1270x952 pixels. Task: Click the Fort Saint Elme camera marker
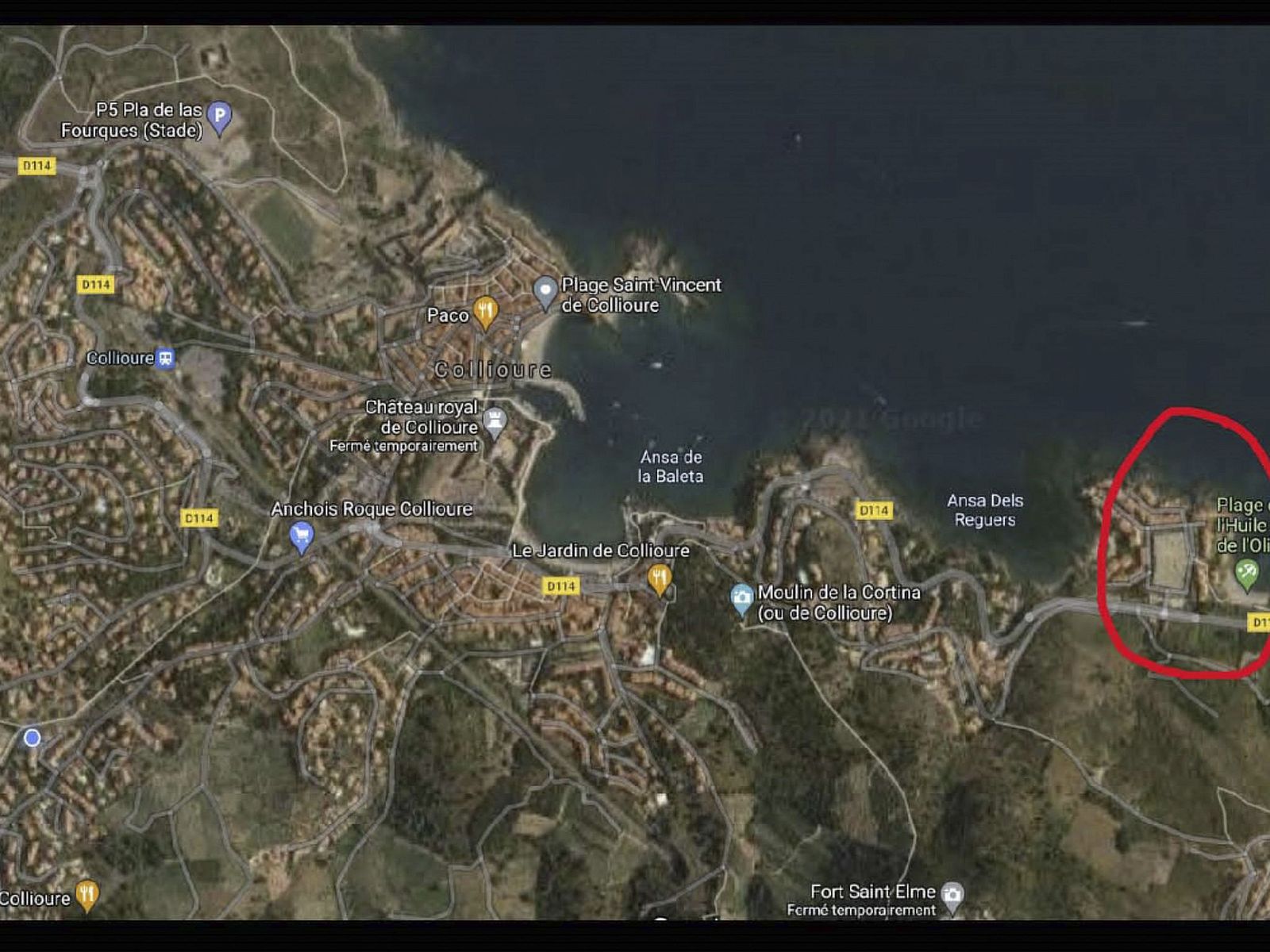(952, 895)
